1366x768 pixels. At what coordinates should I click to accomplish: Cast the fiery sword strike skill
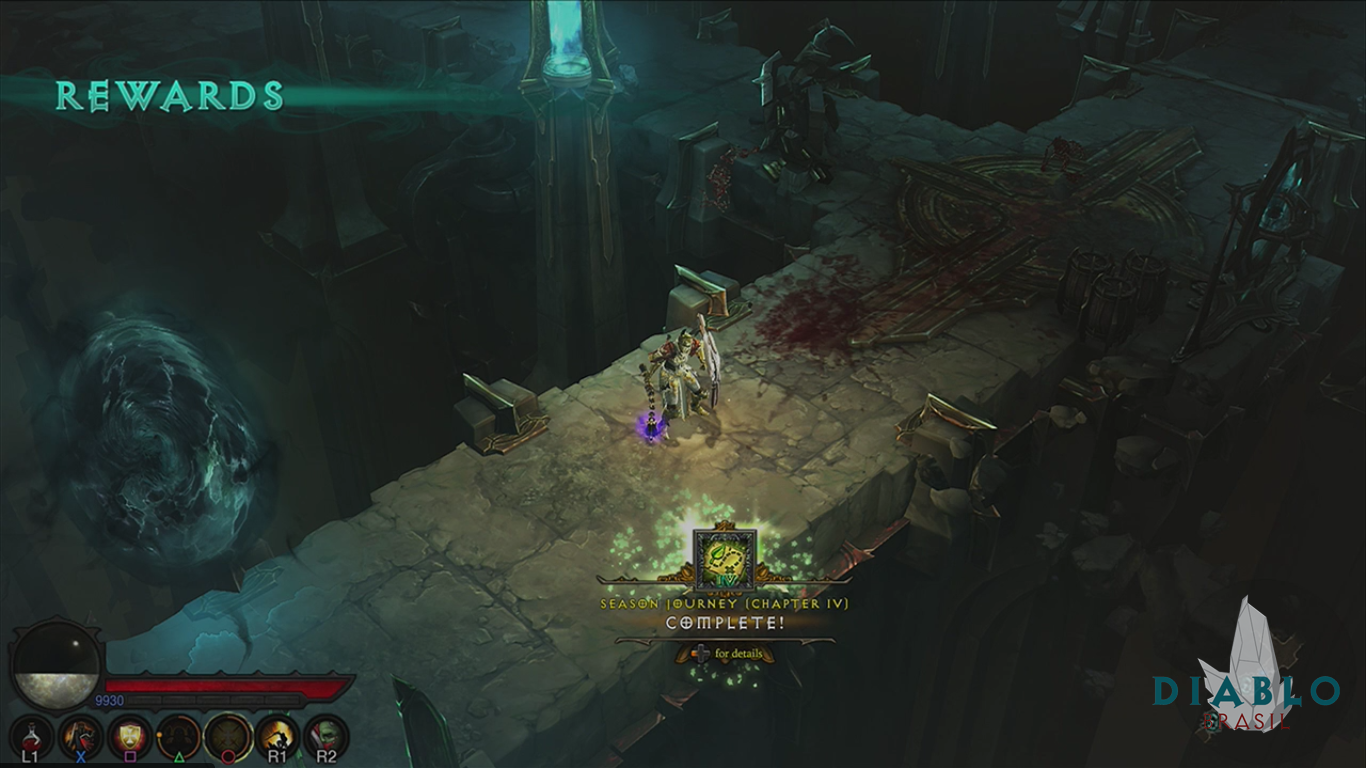click(x=277, y=737)
